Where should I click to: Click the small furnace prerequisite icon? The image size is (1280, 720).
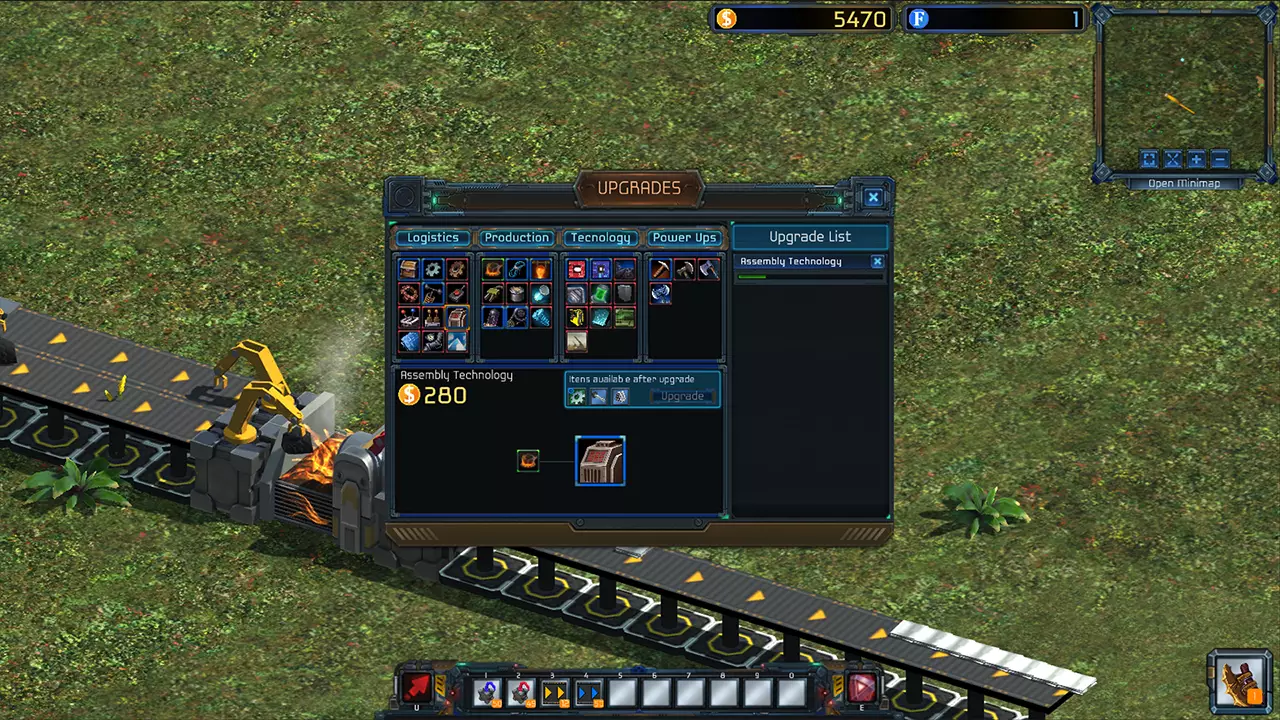[528, 461]
